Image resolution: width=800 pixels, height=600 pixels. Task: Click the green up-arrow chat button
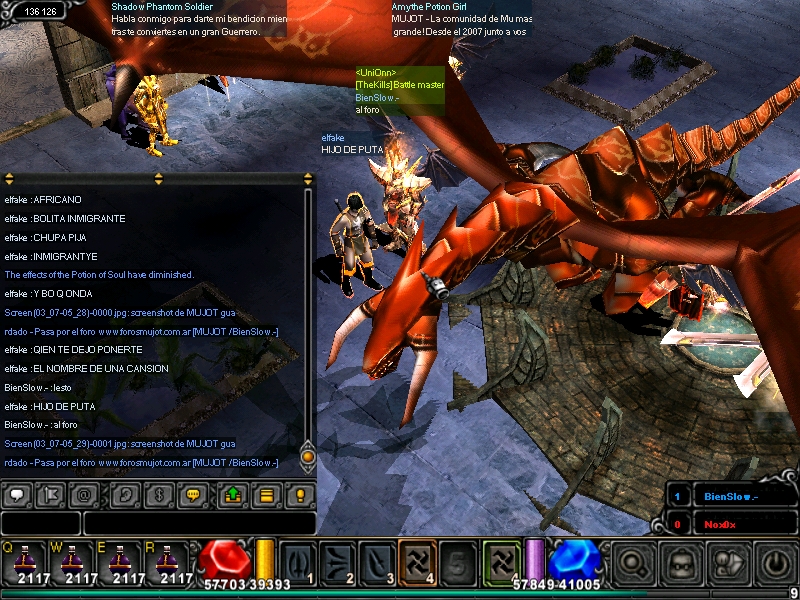[232, 494]
